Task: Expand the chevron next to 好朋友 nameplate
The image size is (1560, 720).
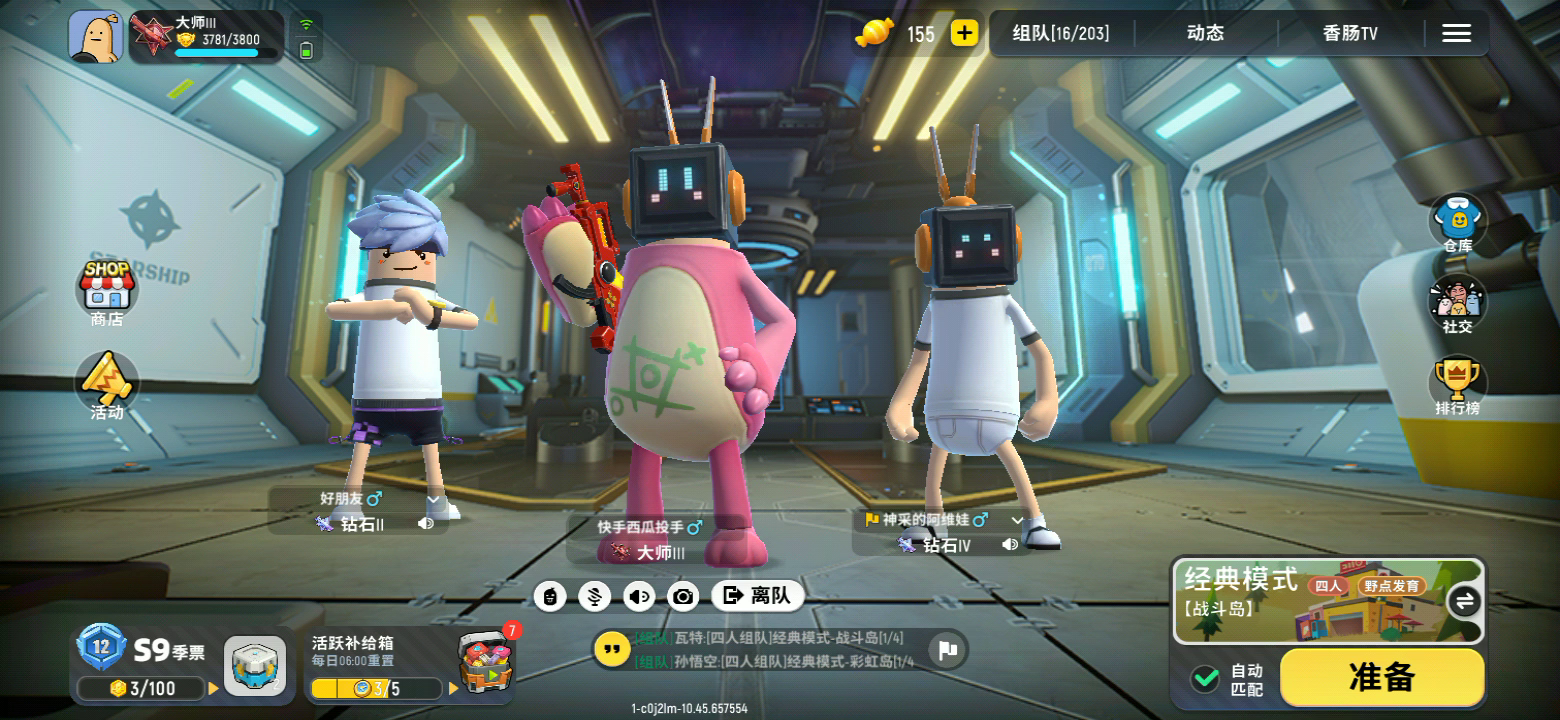Action: pos(434,498)
